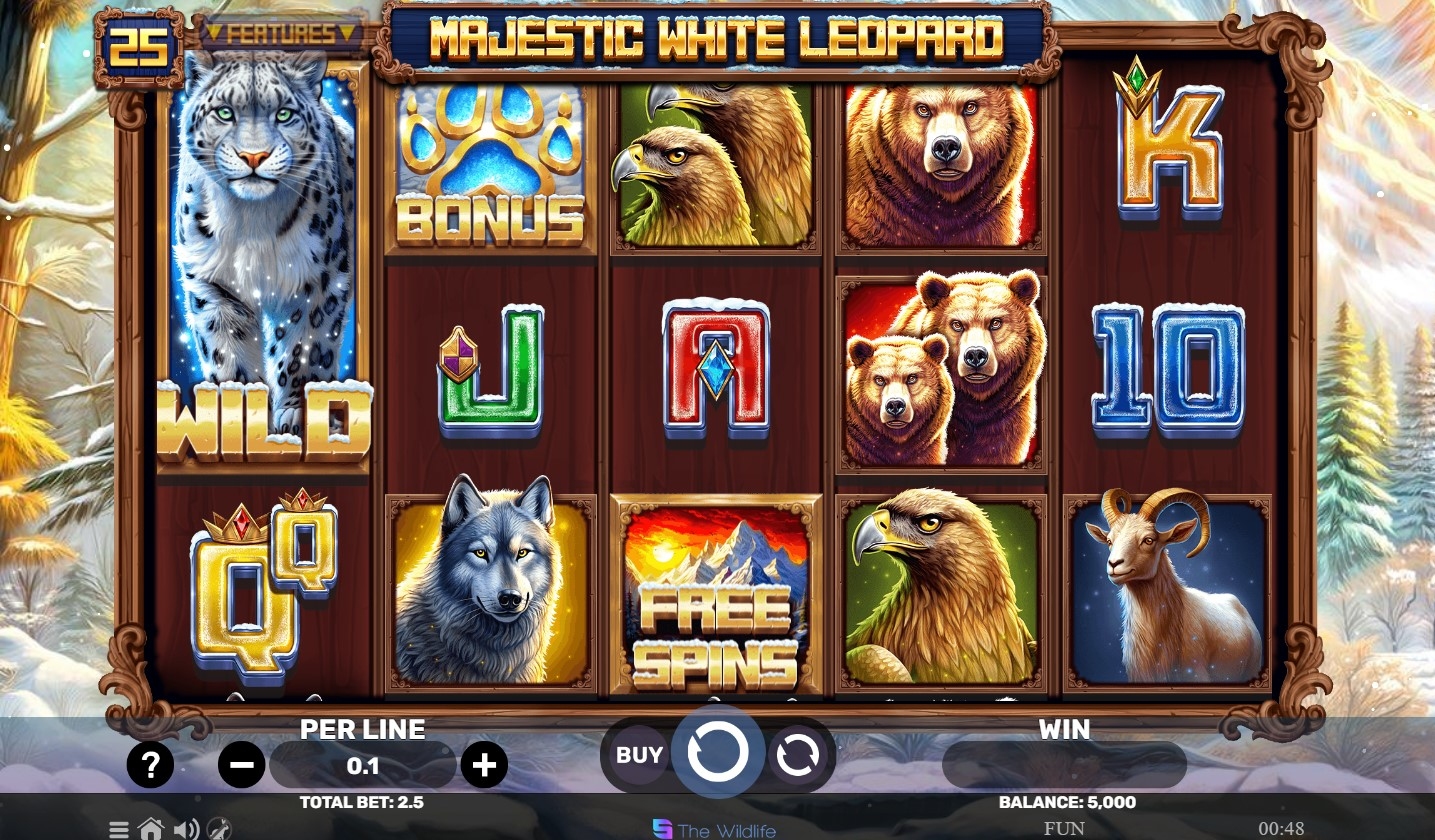This screenshot has height=840, width=1435.
Task: Spin the reels with the main spin button
Action: [717, 753]
